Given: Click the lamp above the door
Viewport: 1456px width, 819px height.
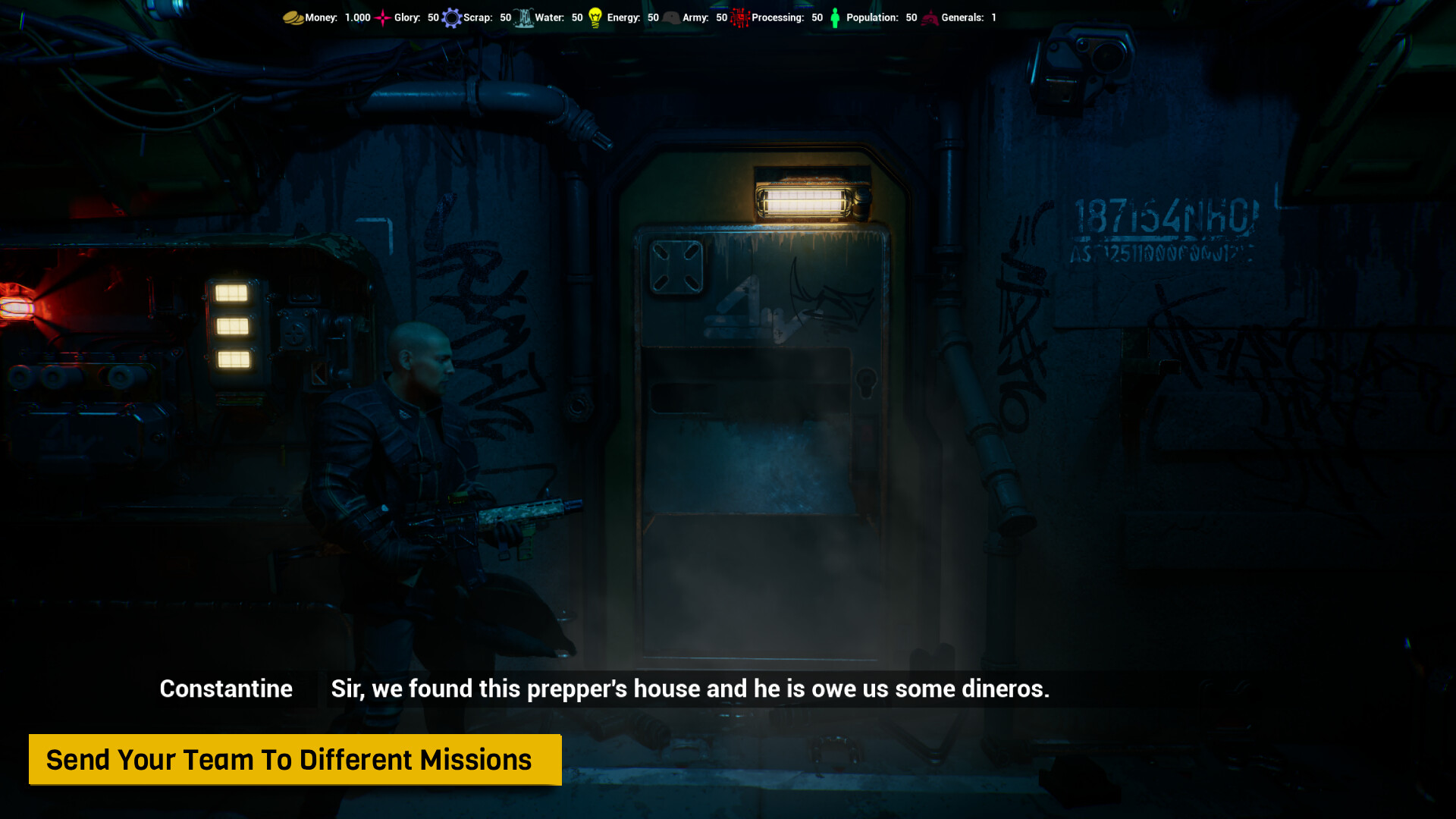Looking at the screenshot, I should point(805,199).
